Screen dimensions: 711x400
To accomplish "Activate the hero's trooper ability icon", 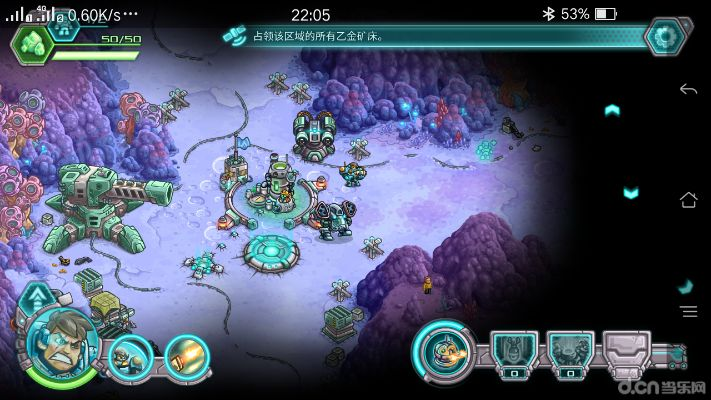I will coord(130,357).
